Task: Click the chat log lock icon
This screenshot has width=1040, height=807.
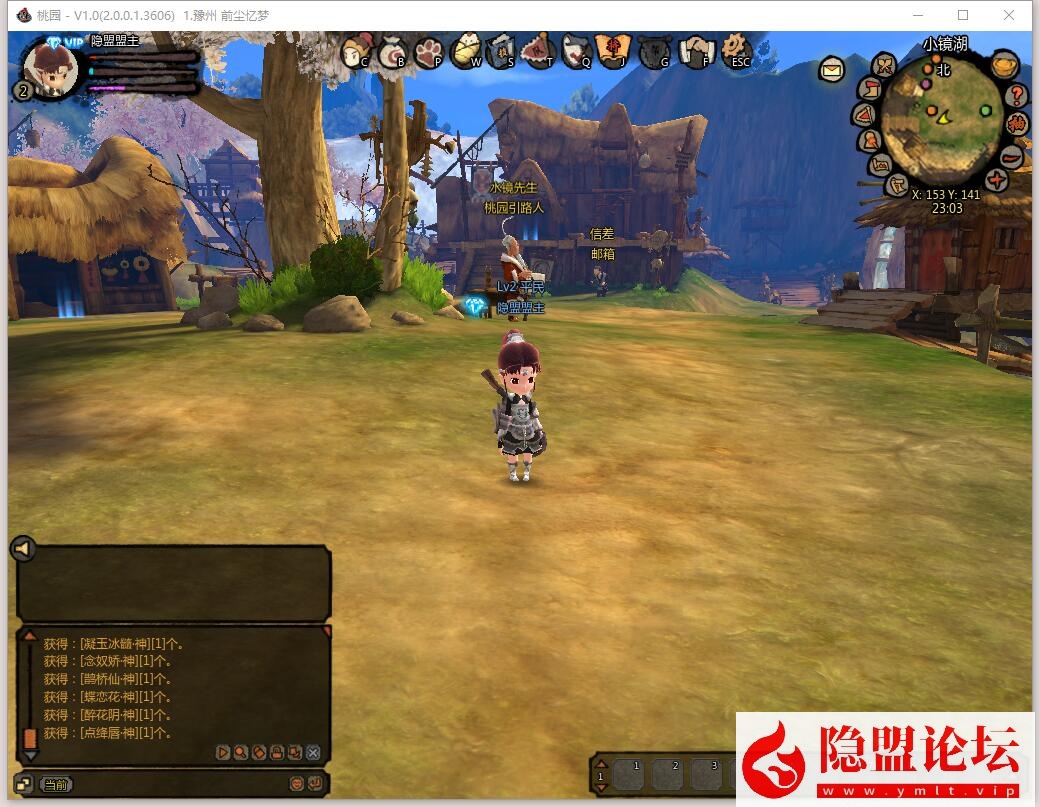Action: 276,752
